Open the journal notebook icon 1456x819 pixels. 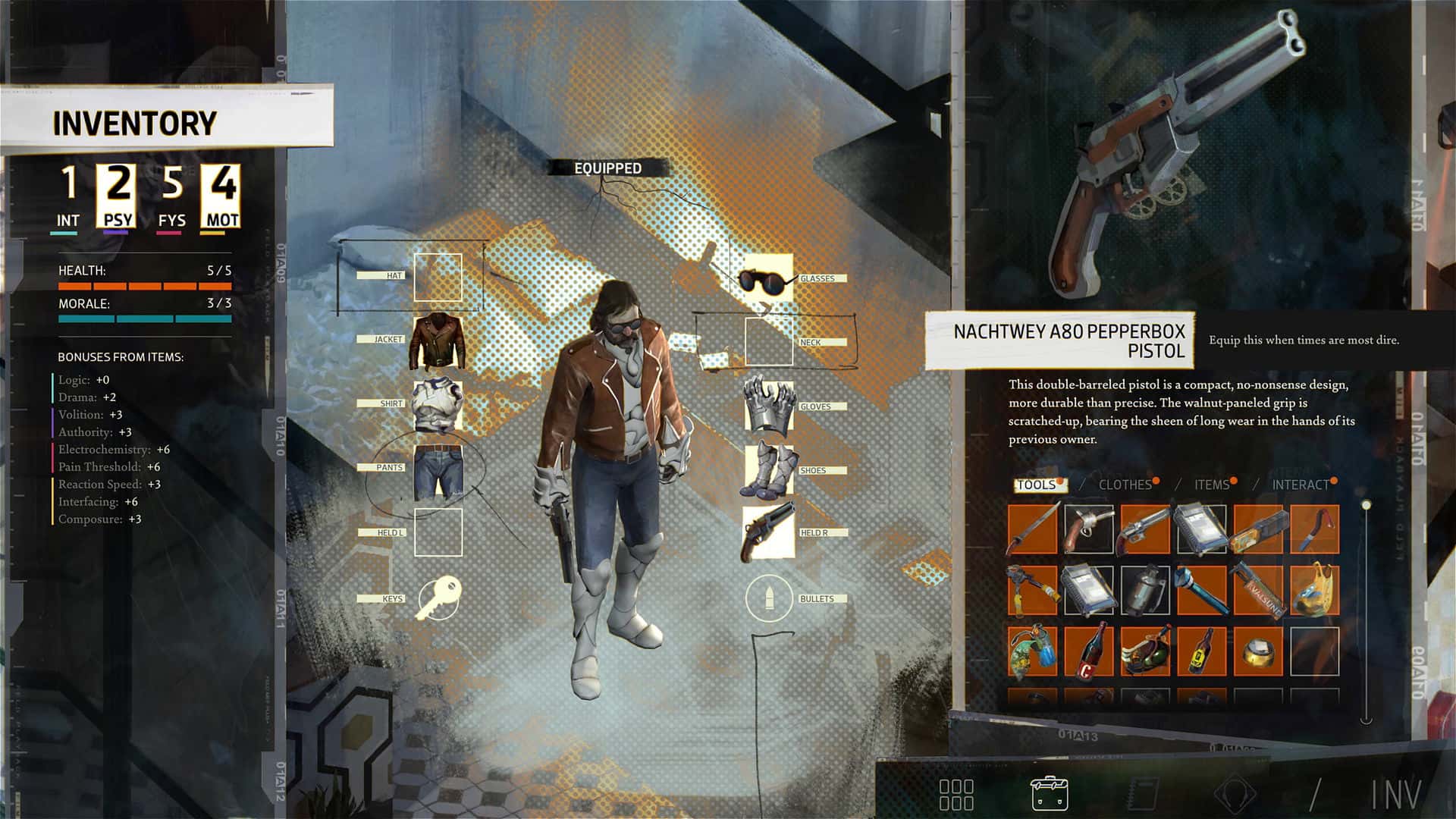1143,792
